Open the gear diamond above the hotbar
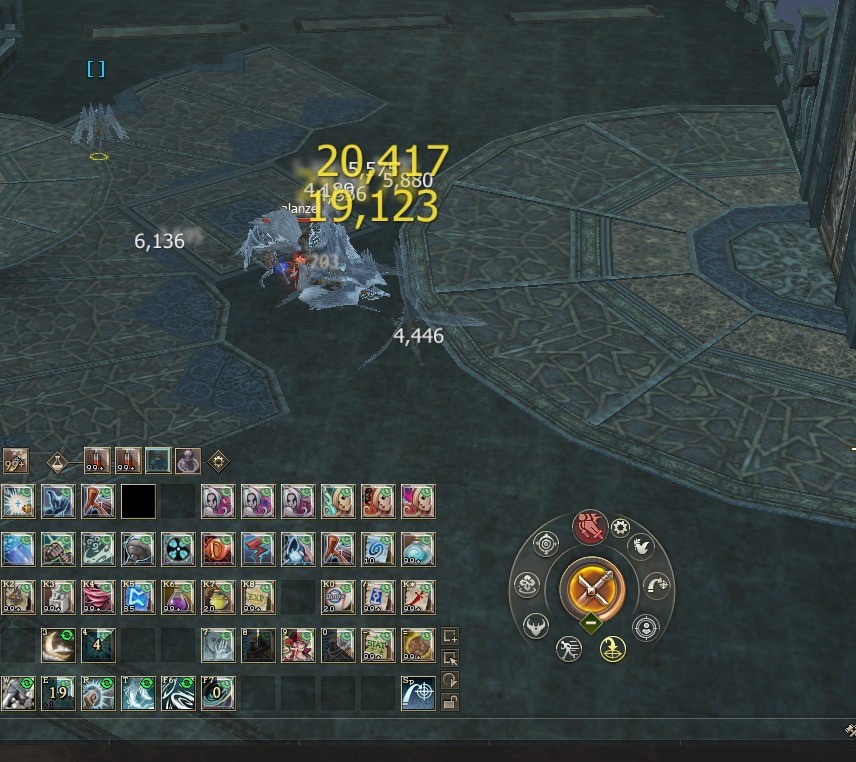This screenshot has height=762, width=856. (217, 462)
